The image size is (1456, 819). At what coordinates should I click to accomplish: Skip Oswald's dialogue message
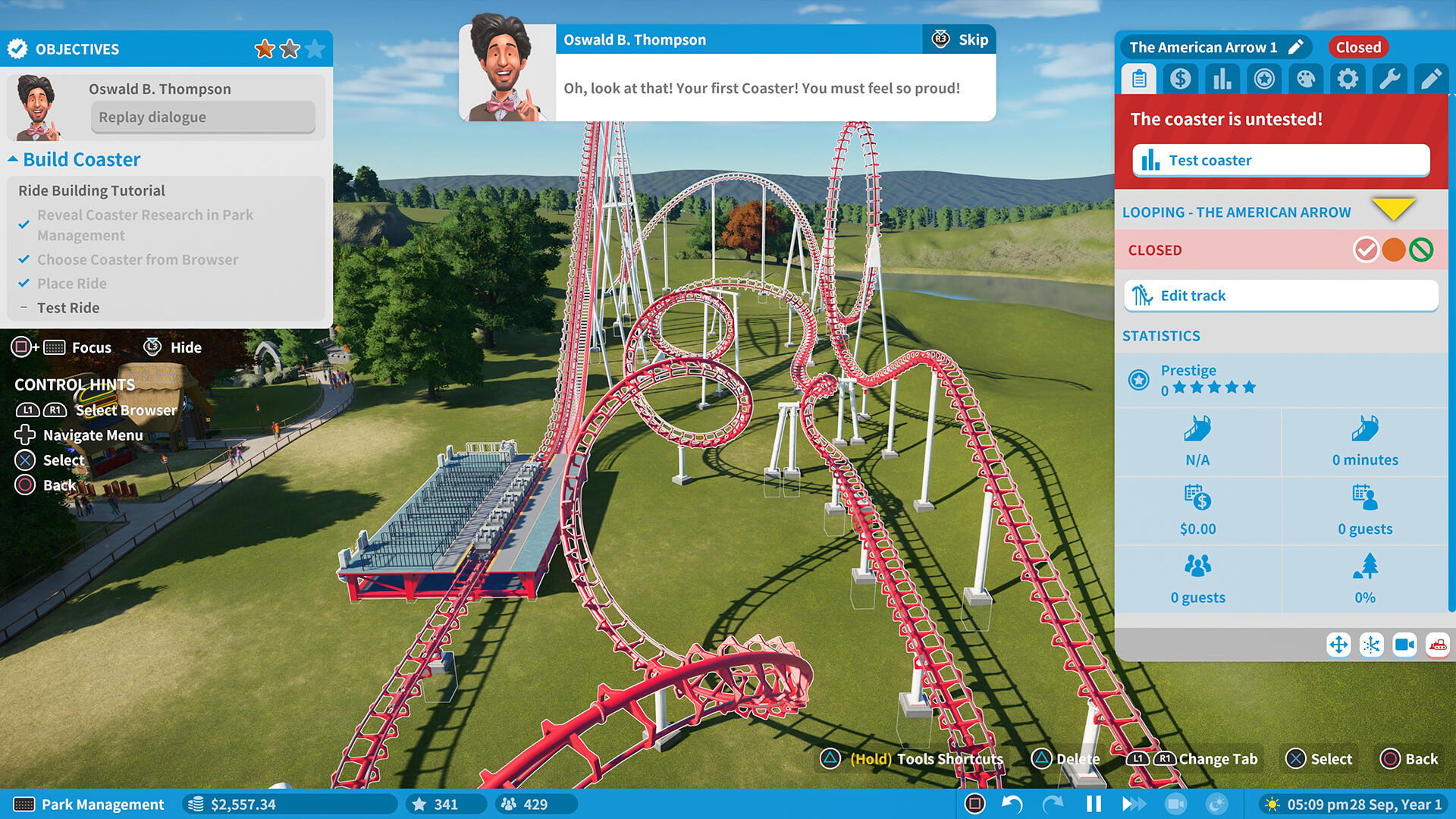point(960,39)
